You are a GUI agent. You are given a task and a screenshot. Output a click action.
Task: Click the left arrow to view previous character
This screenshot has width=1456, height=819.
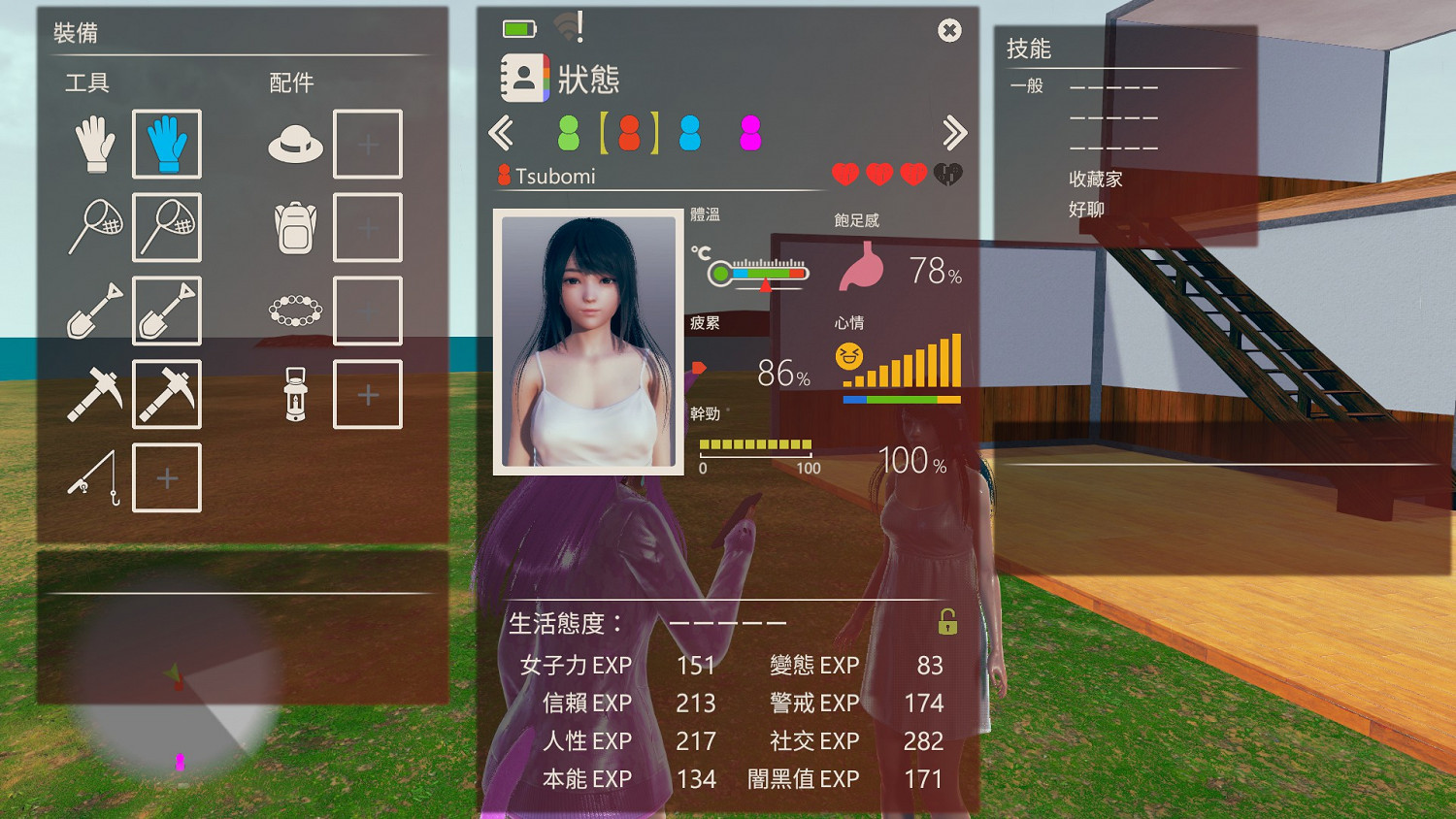[504, 132]
